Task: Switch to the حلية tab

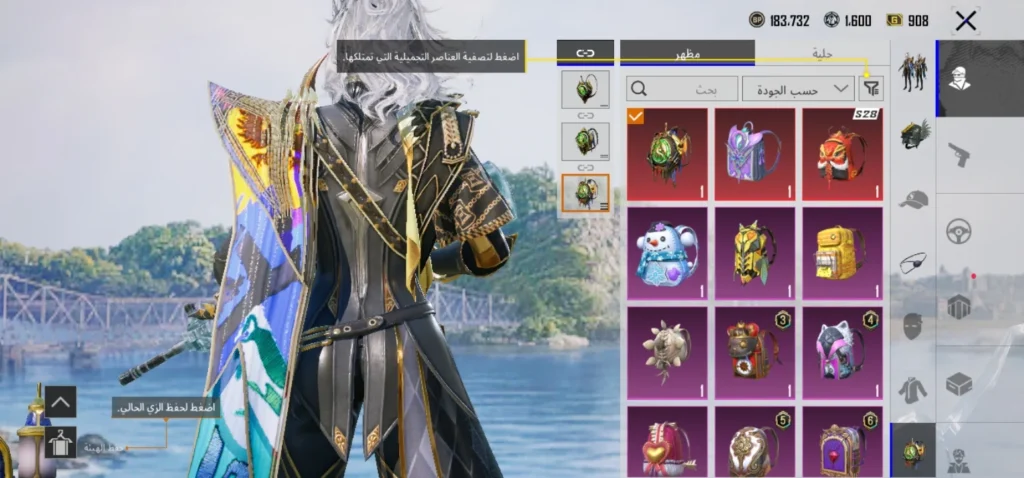Action: tap(822, 52)
